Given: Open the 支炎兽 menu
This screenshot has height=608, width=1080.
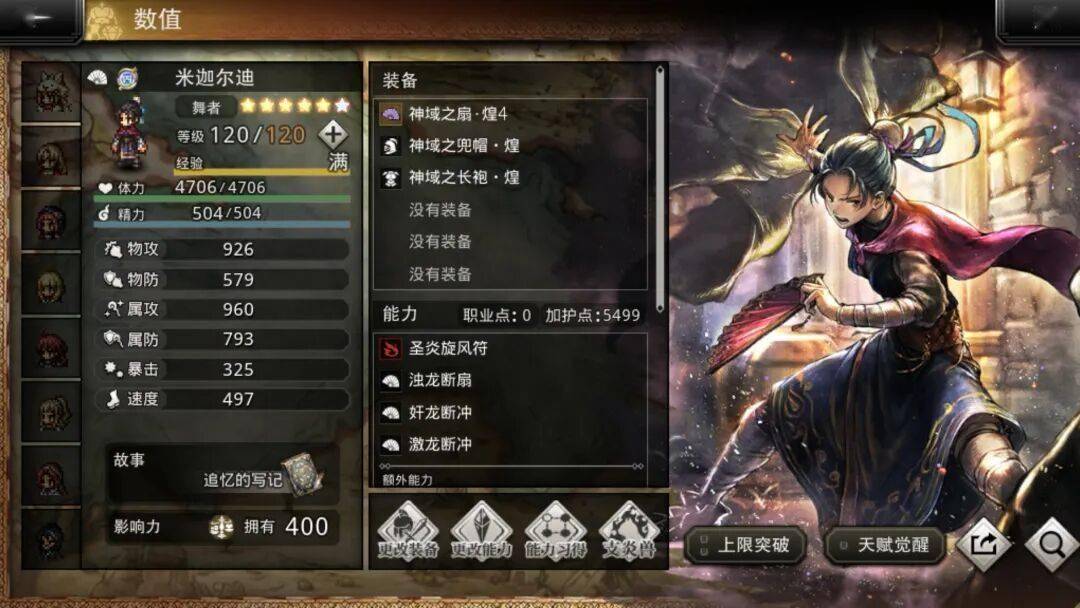Looking at the screenshot, I should (629, 531).
